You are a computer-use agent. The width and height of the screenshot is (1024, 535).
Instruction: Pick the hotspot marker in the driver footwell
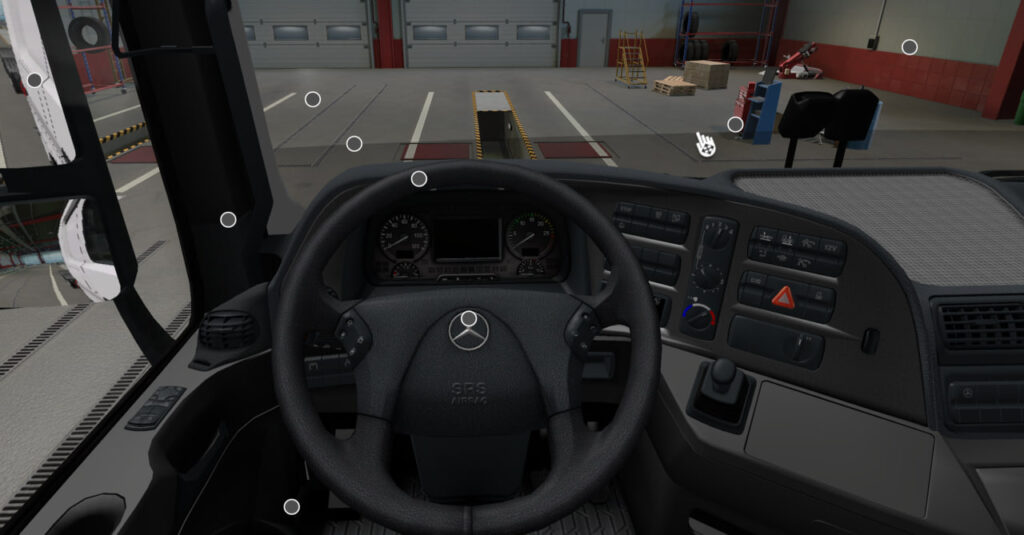point(292,507)
